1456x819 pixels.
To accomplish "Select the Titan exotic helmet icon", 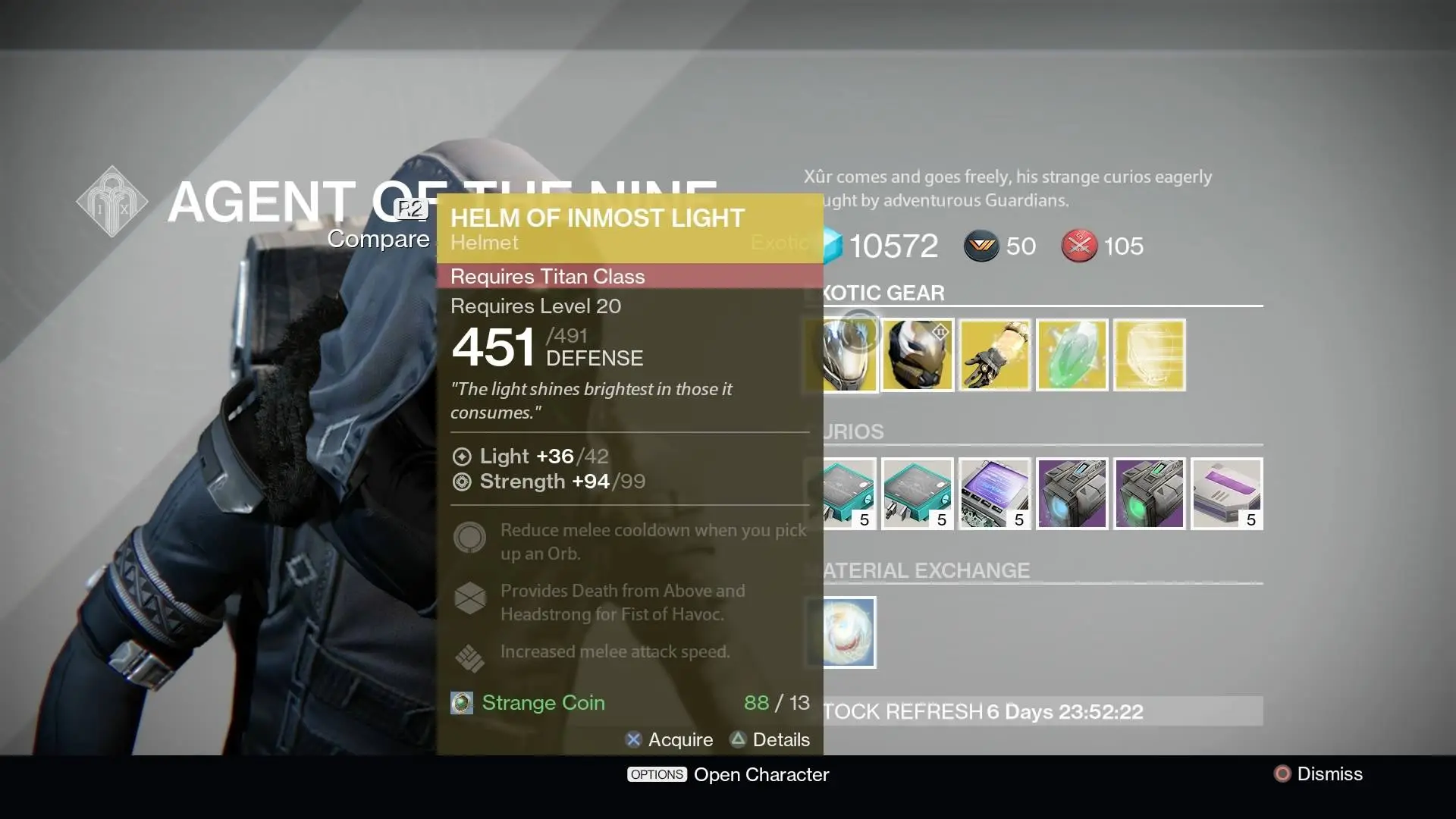I will (x=918, y=354).
